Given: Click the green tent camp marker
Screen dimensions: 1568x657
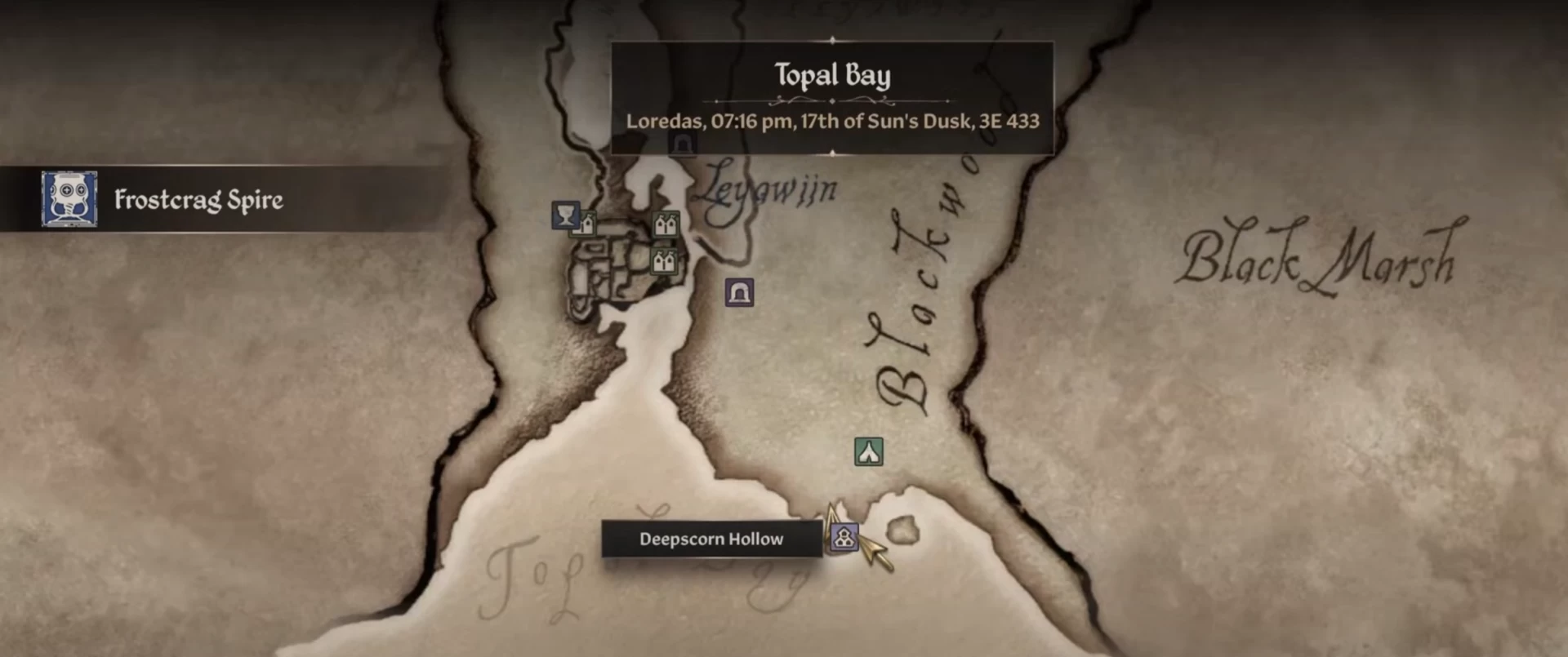Looking at the screenshot, I should 868,451.
